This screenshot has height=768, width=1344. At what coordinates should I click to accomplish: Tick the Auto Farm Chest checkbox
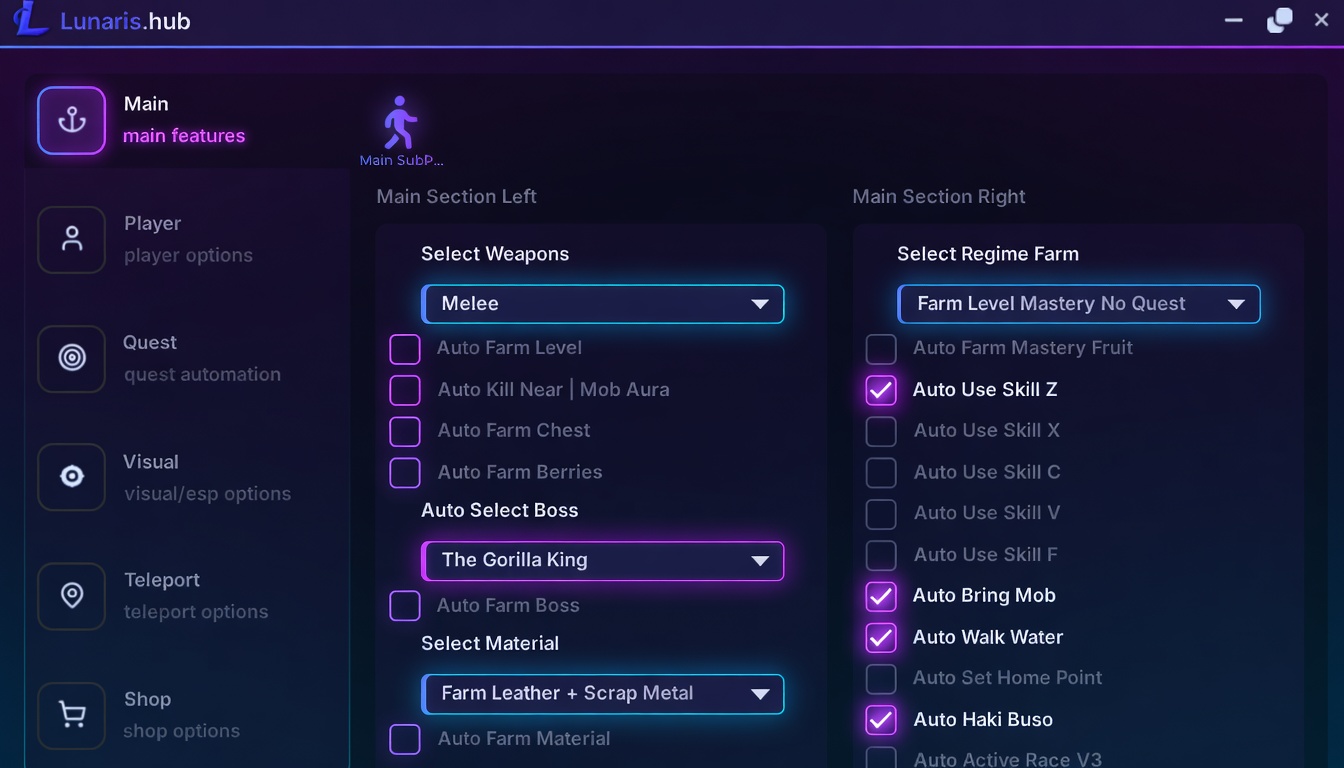click(405, 431)
